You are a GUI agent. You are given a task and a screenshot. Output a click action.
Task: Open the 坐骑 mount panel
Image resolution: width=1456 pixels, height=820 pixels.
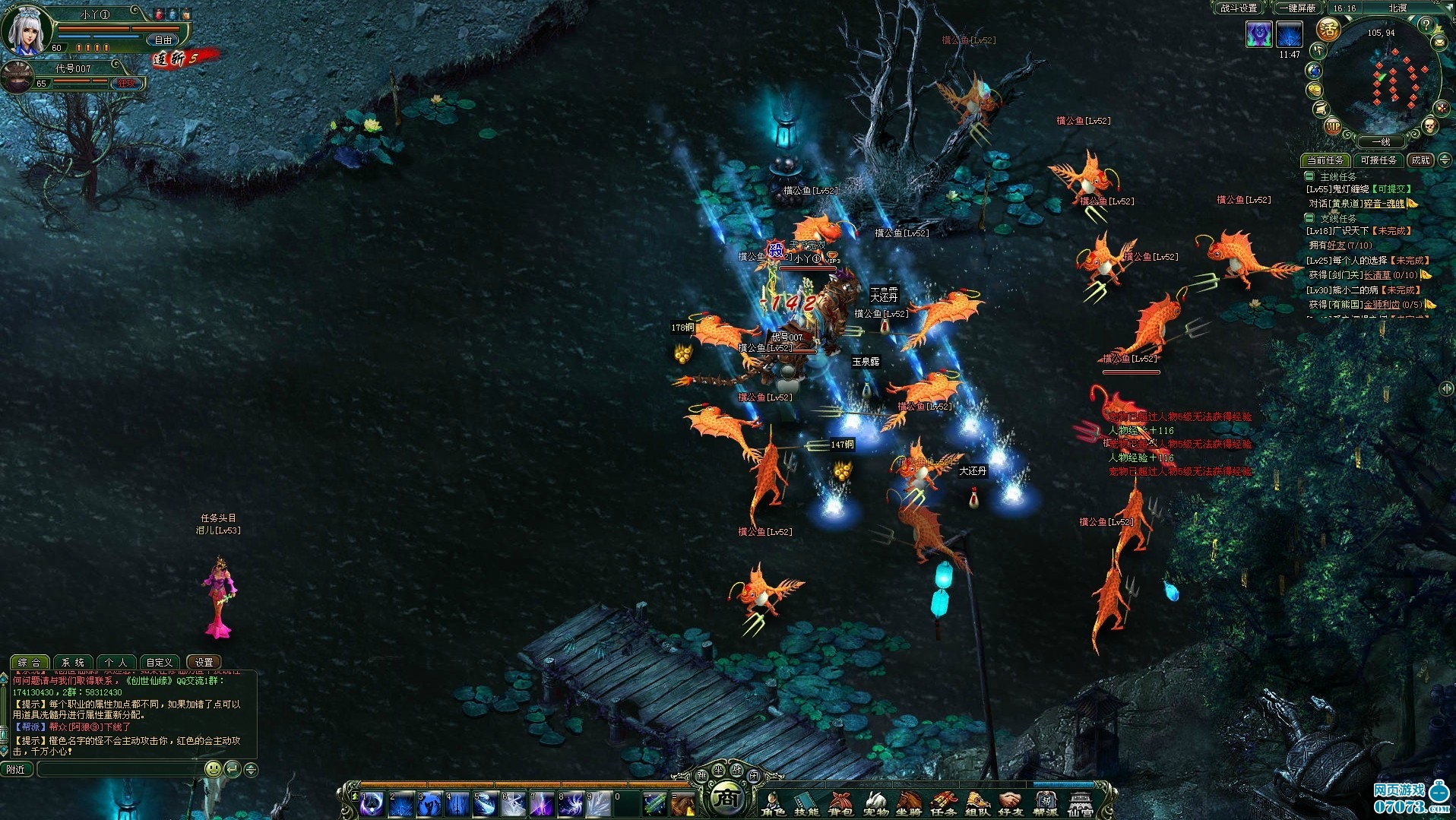coord(909,803)
